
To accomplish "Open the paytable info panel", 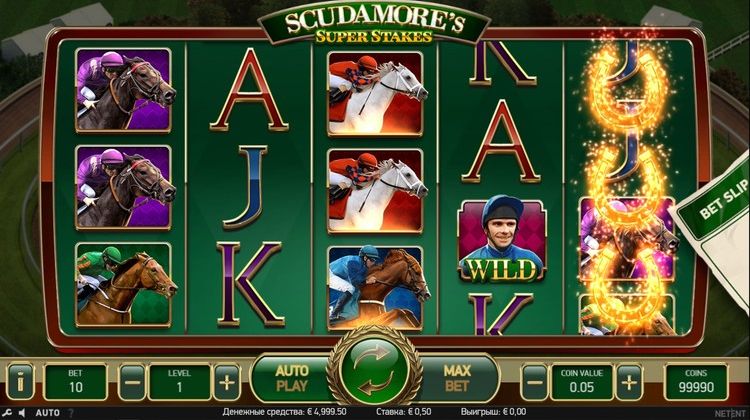I will [22, 381].
